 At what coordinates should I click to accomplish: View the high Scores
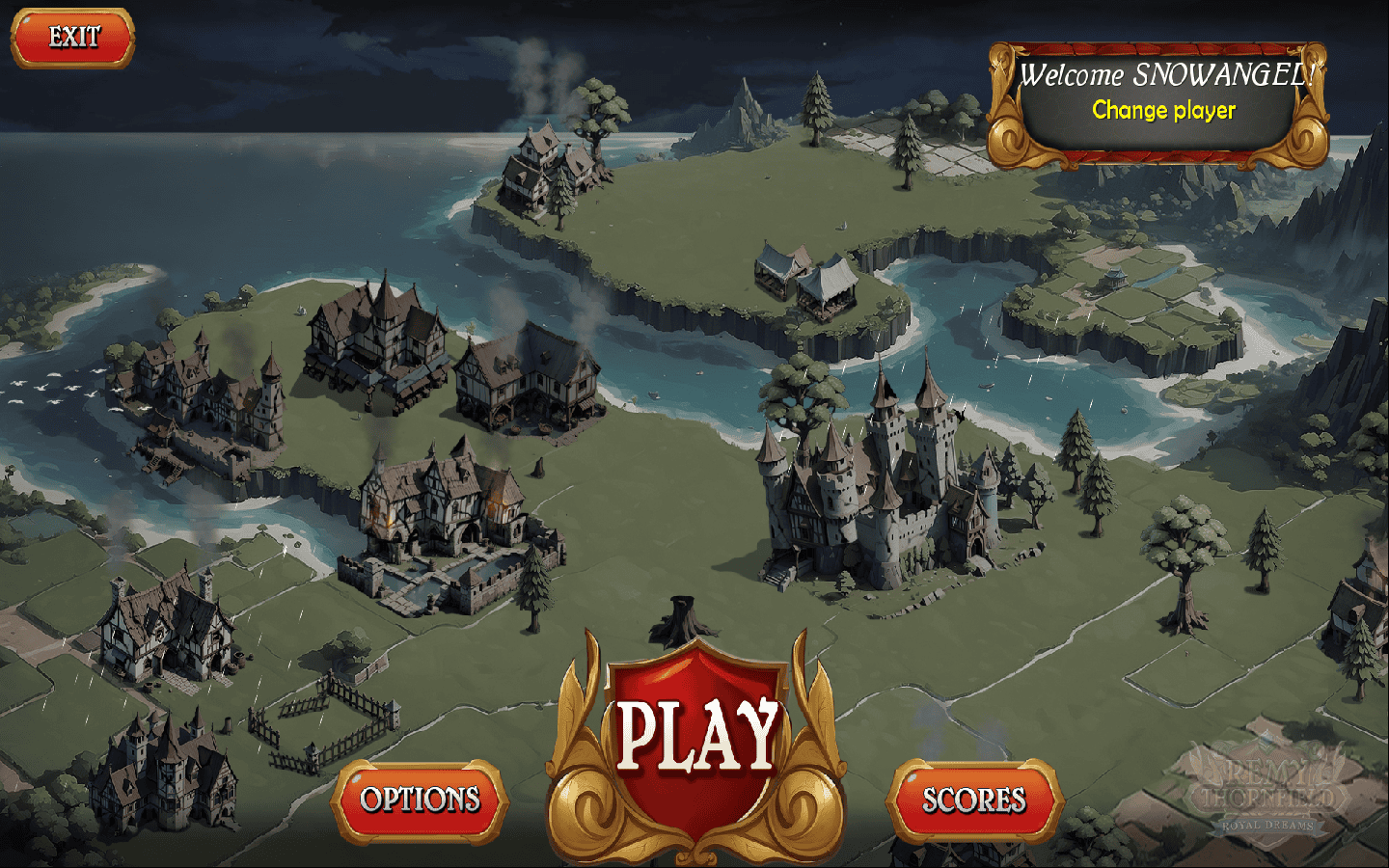973,800
